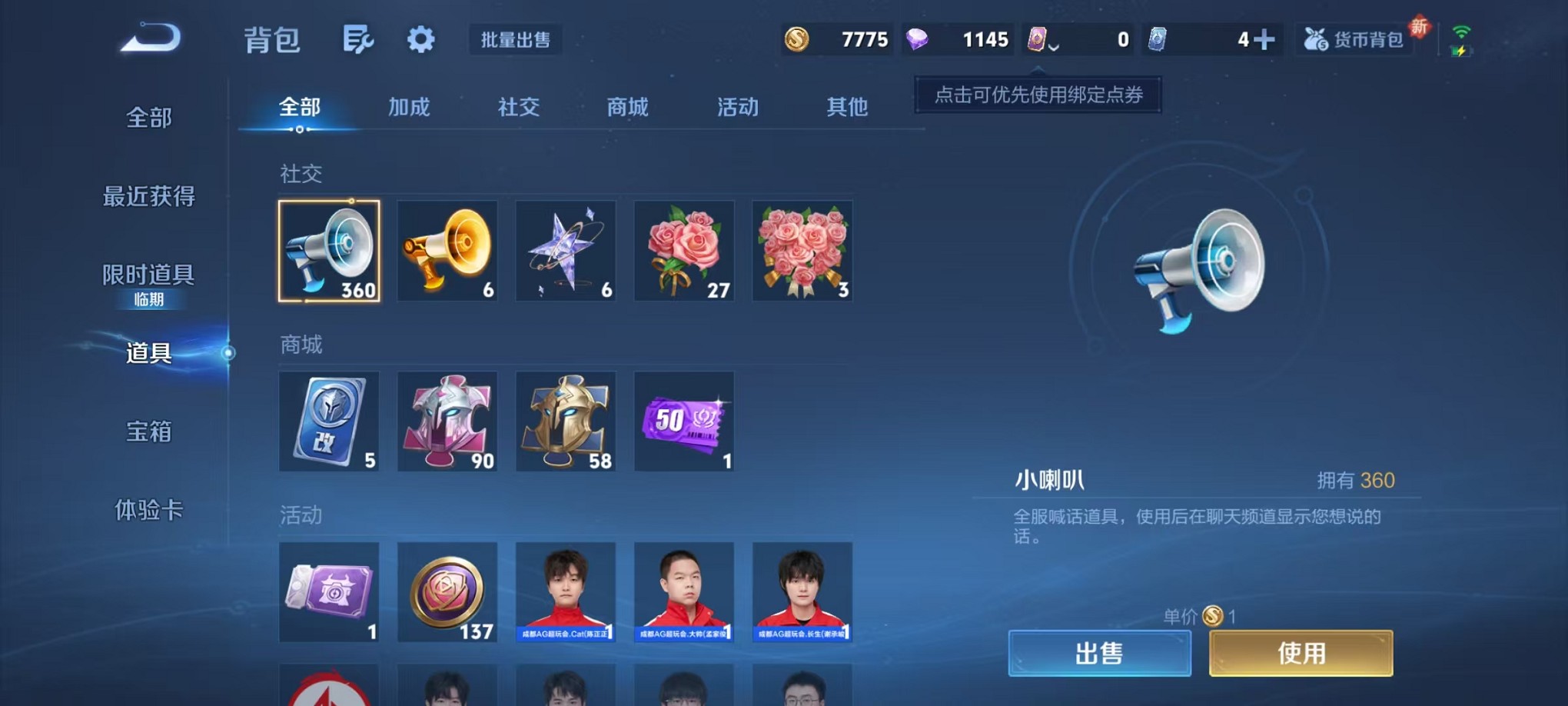
Task: Select the gold hero fragment item
Action: point(566,421)
